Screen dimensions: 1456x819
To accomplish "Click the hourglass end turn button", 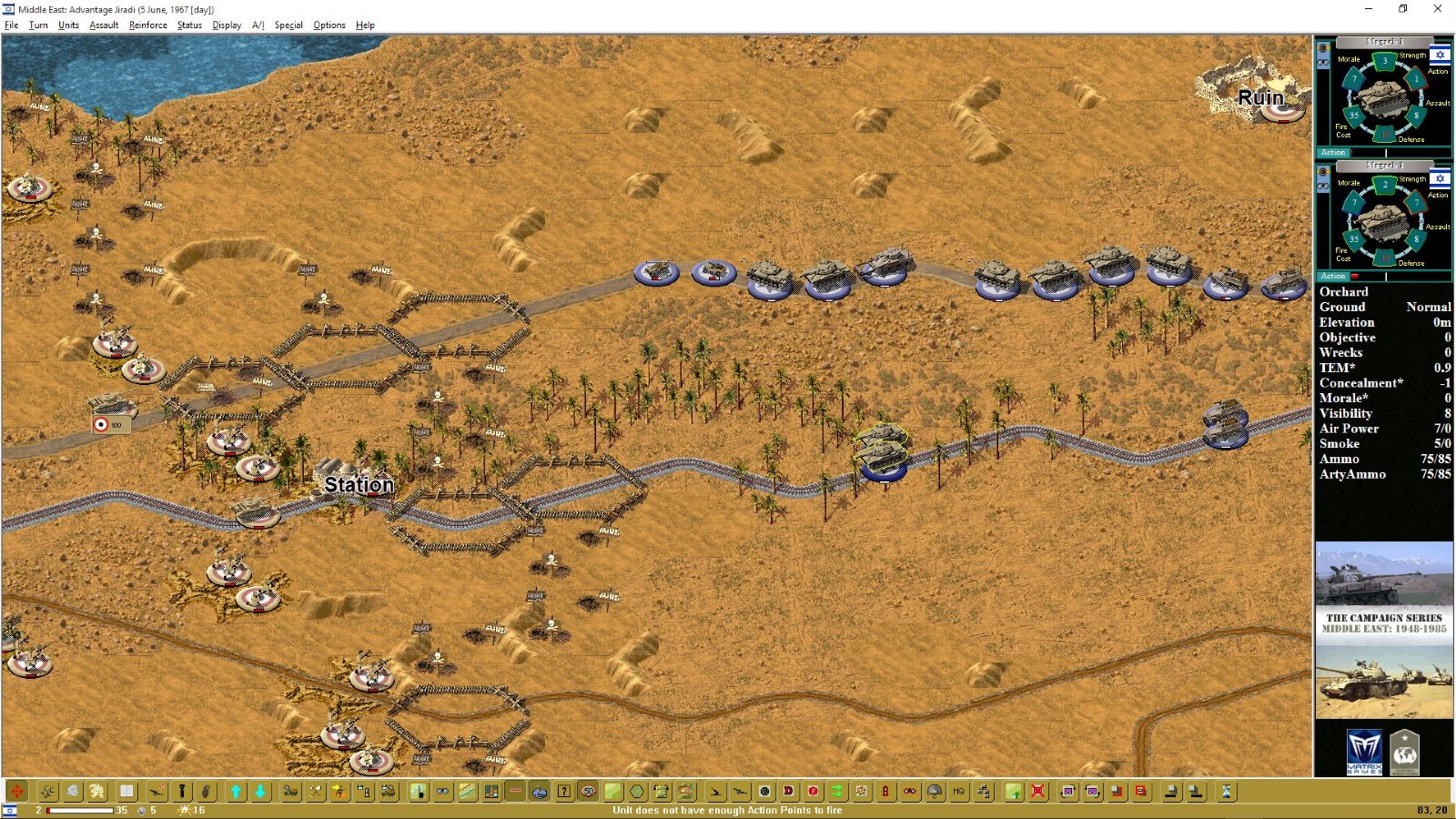I will (1226, 792).
